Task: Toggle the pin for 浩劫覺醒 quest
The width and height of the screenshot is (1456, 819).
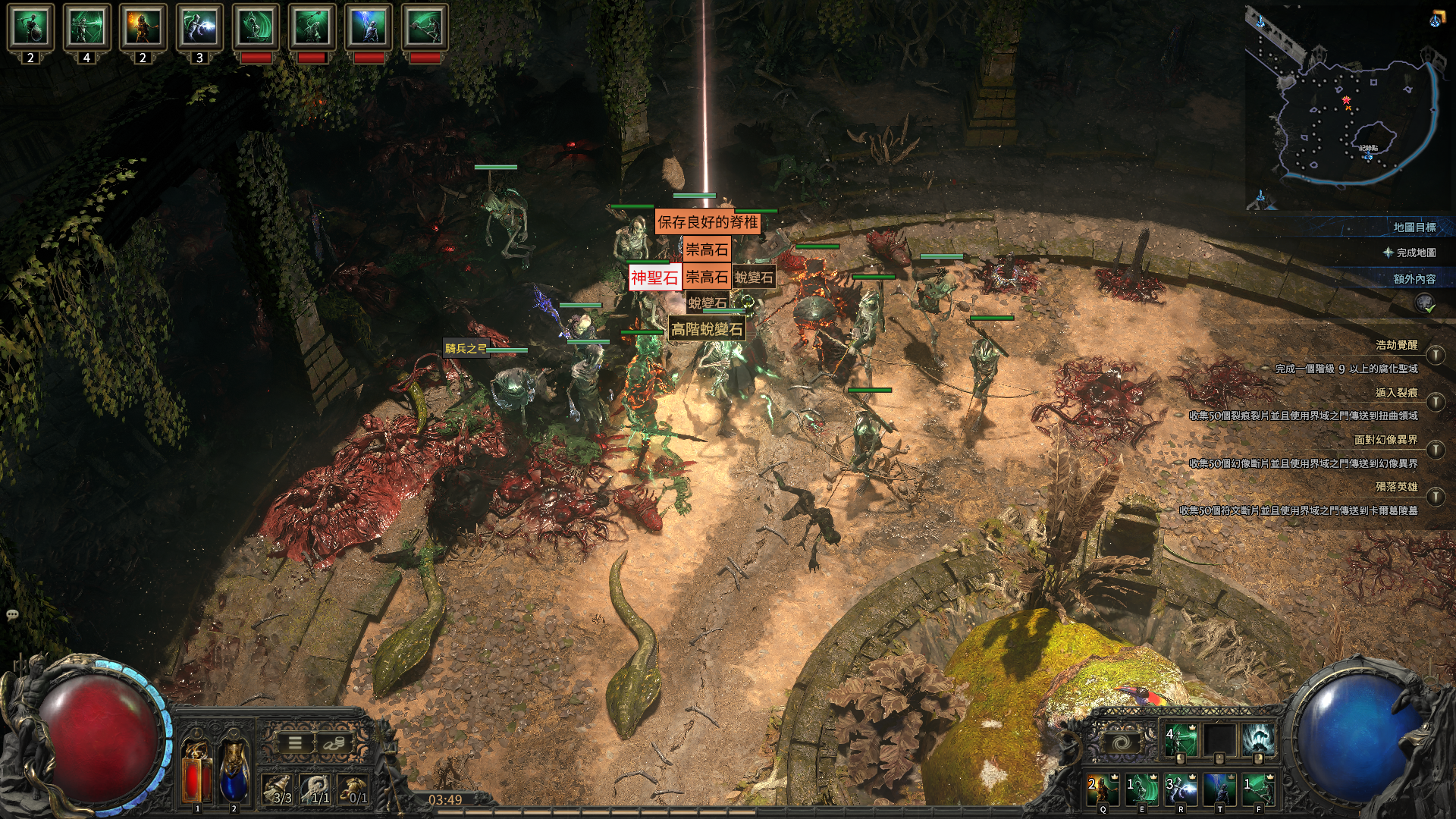Action: click(1435, 355)
